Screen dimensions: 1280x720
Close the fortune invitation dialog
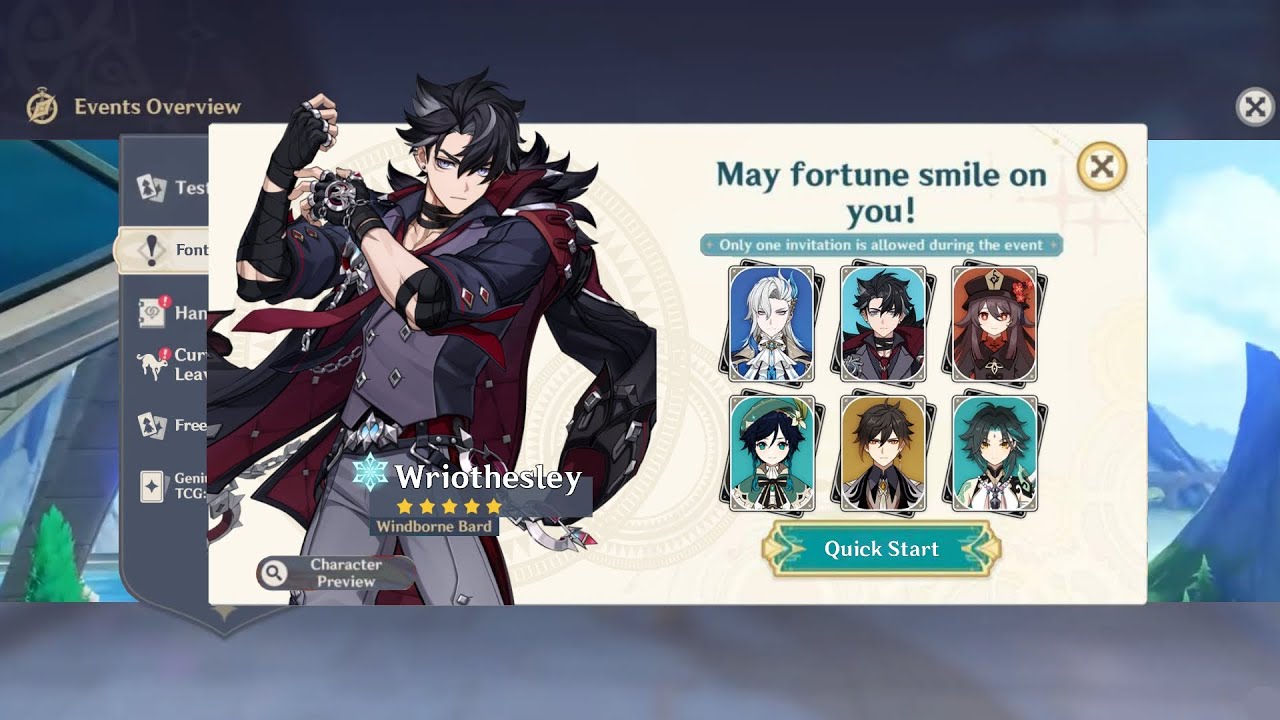pyautogui.click(x=1101, y=167)
